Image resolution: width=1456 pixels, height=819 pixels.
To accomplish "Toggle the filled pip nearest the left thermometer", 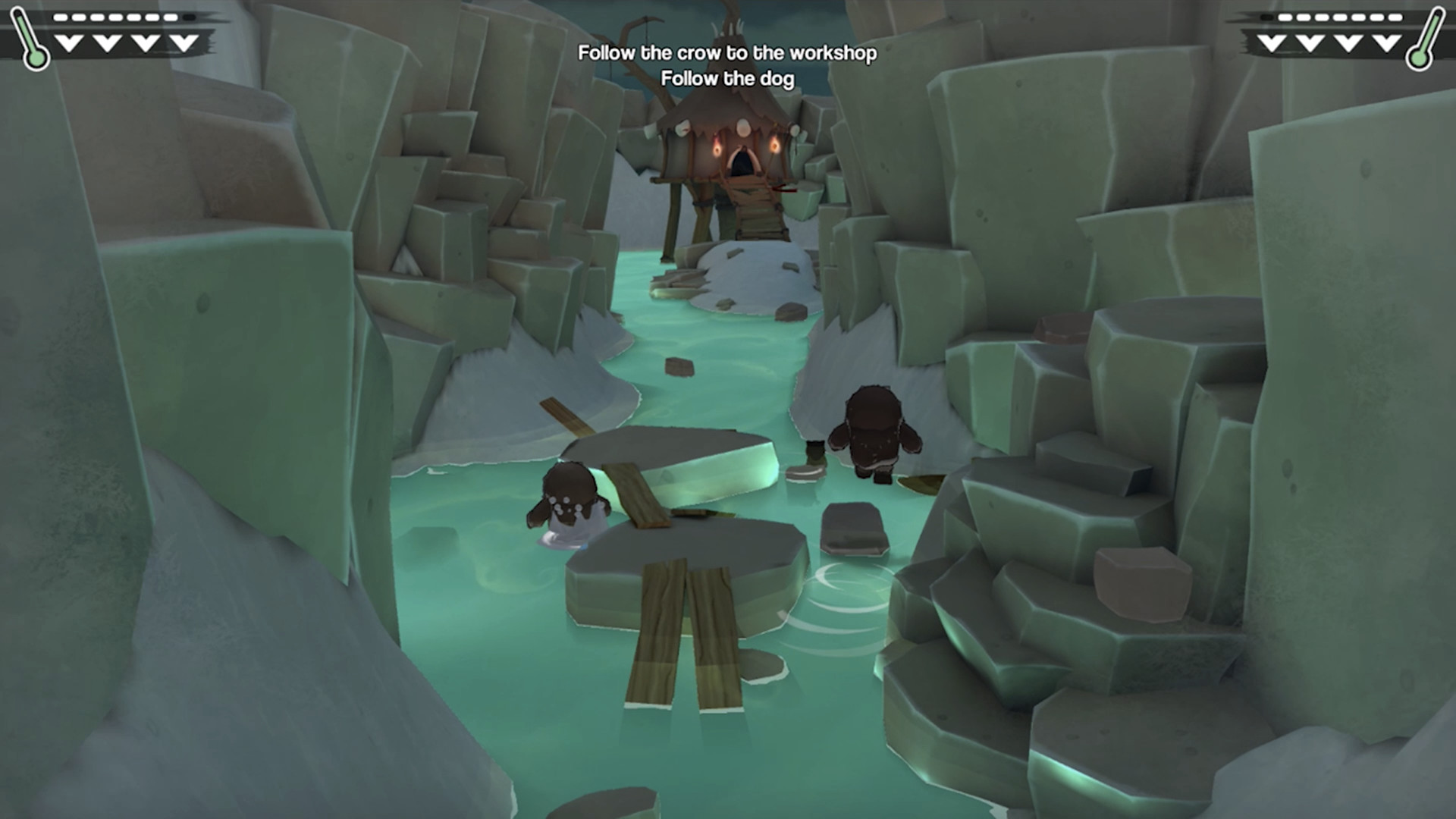I will pos(60,17).
